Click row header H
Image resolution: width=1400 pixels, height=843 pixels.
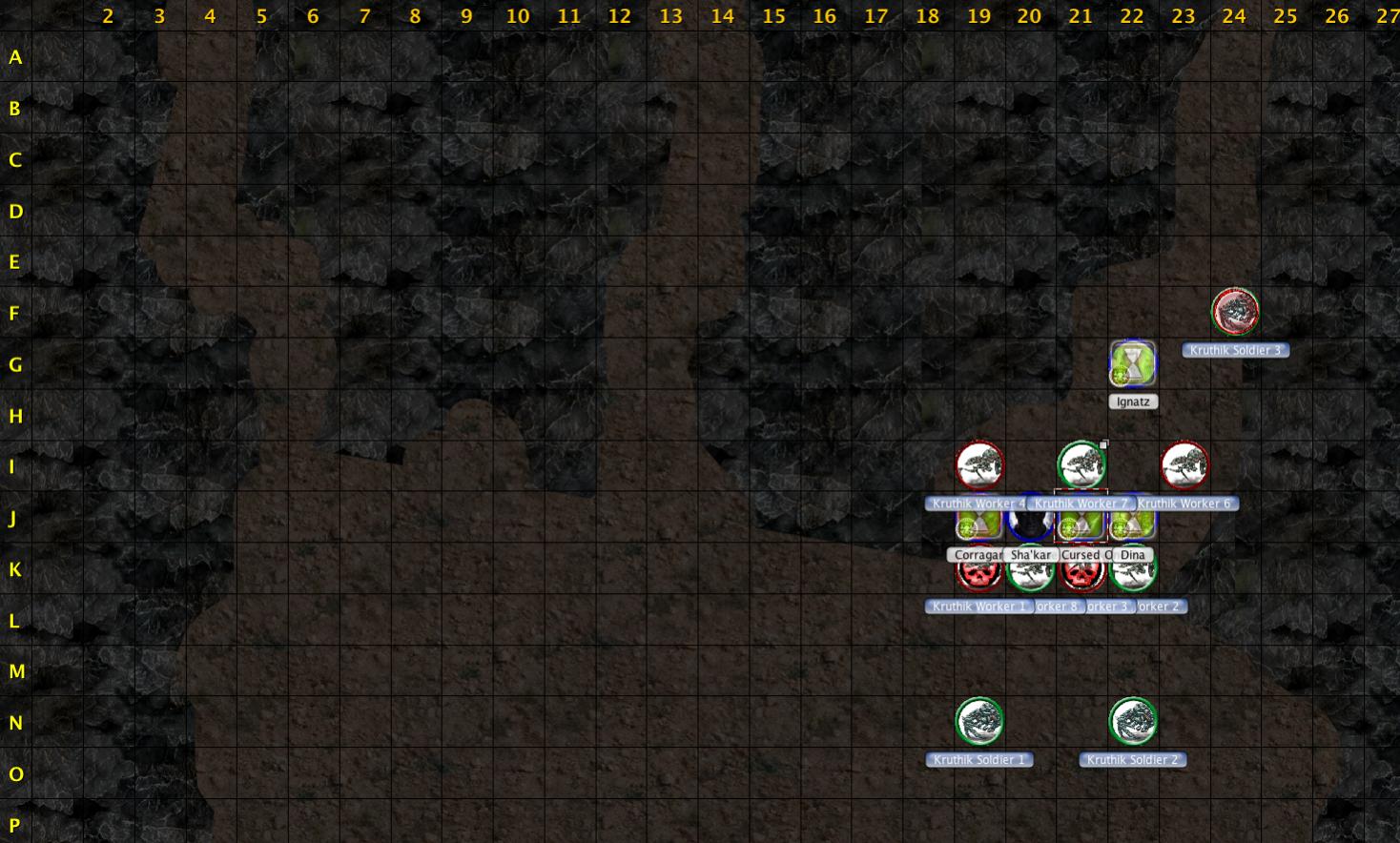pos(14,416)
